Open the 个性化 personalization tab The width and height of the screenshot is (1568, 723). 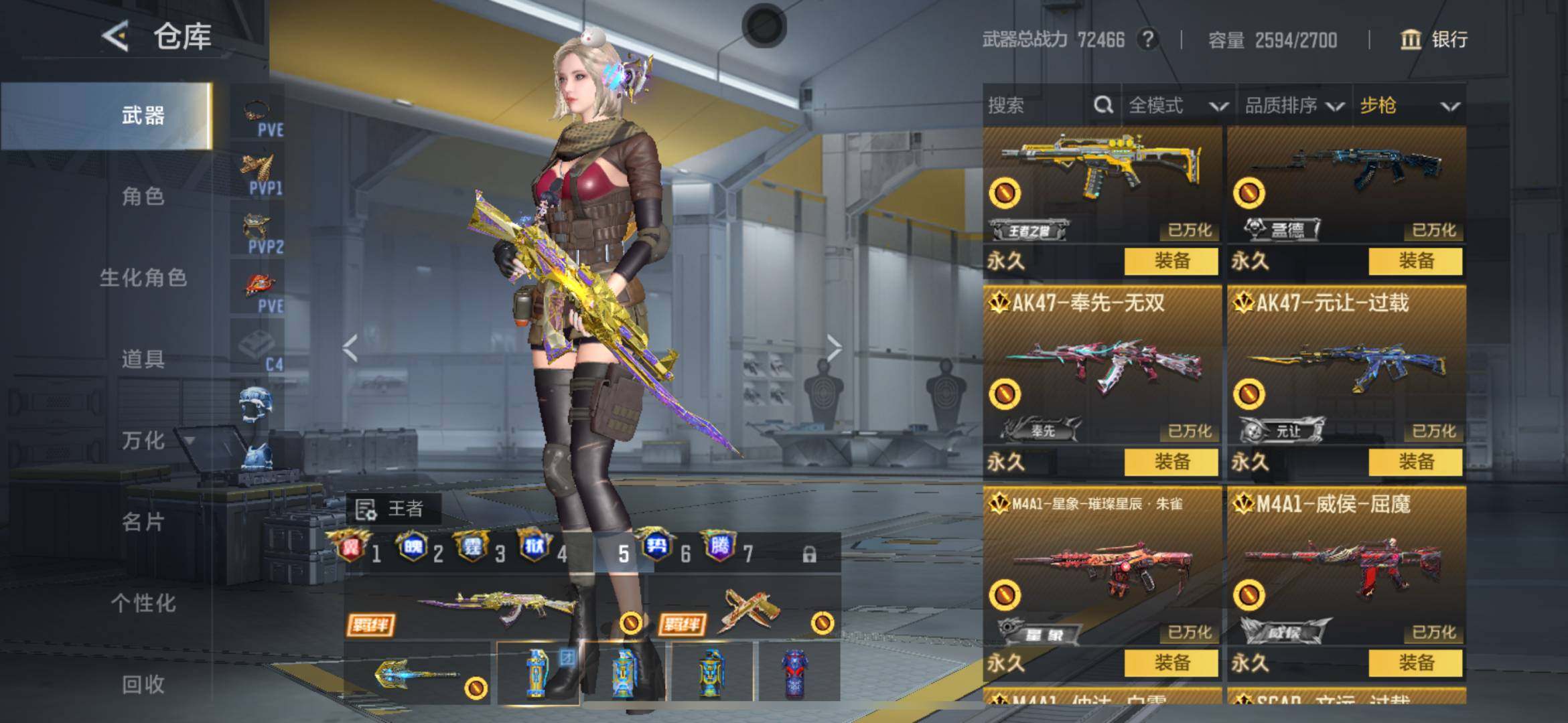pyautogui.click(x=143, y=603)
